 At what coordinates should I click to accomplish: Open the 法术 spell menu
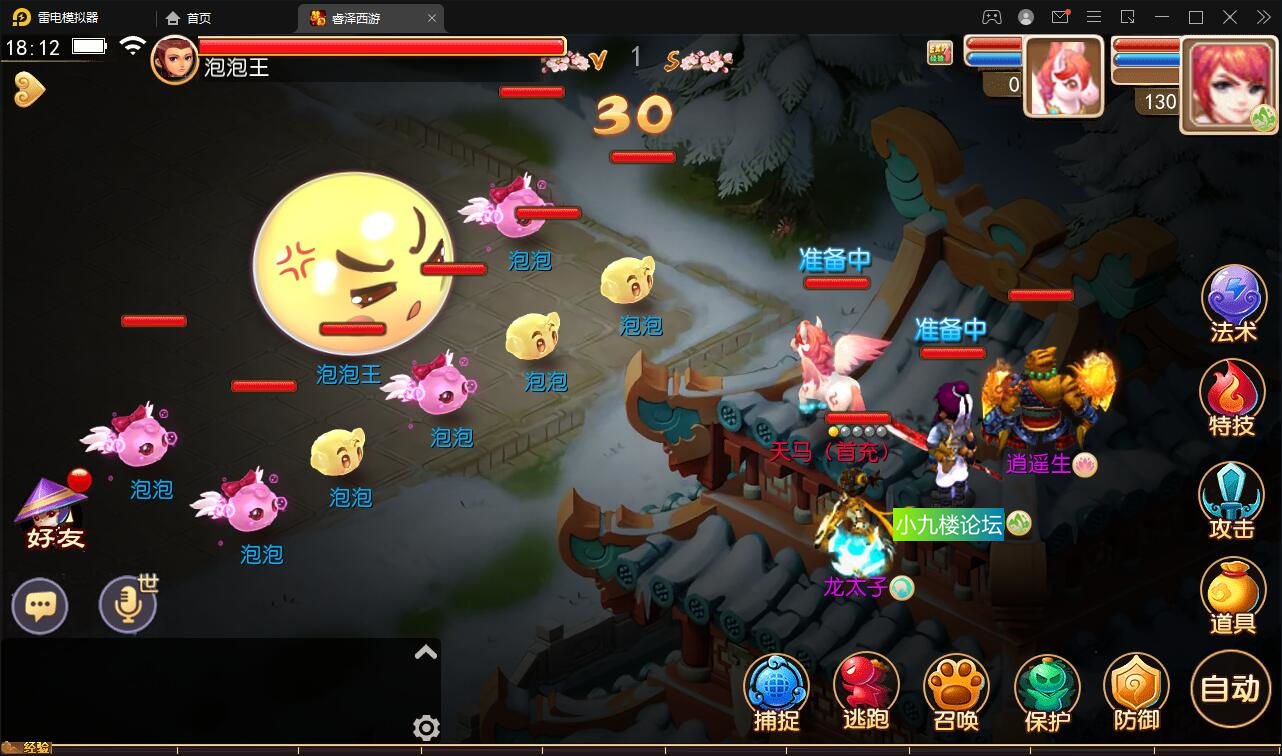(x=1233, y=302)
